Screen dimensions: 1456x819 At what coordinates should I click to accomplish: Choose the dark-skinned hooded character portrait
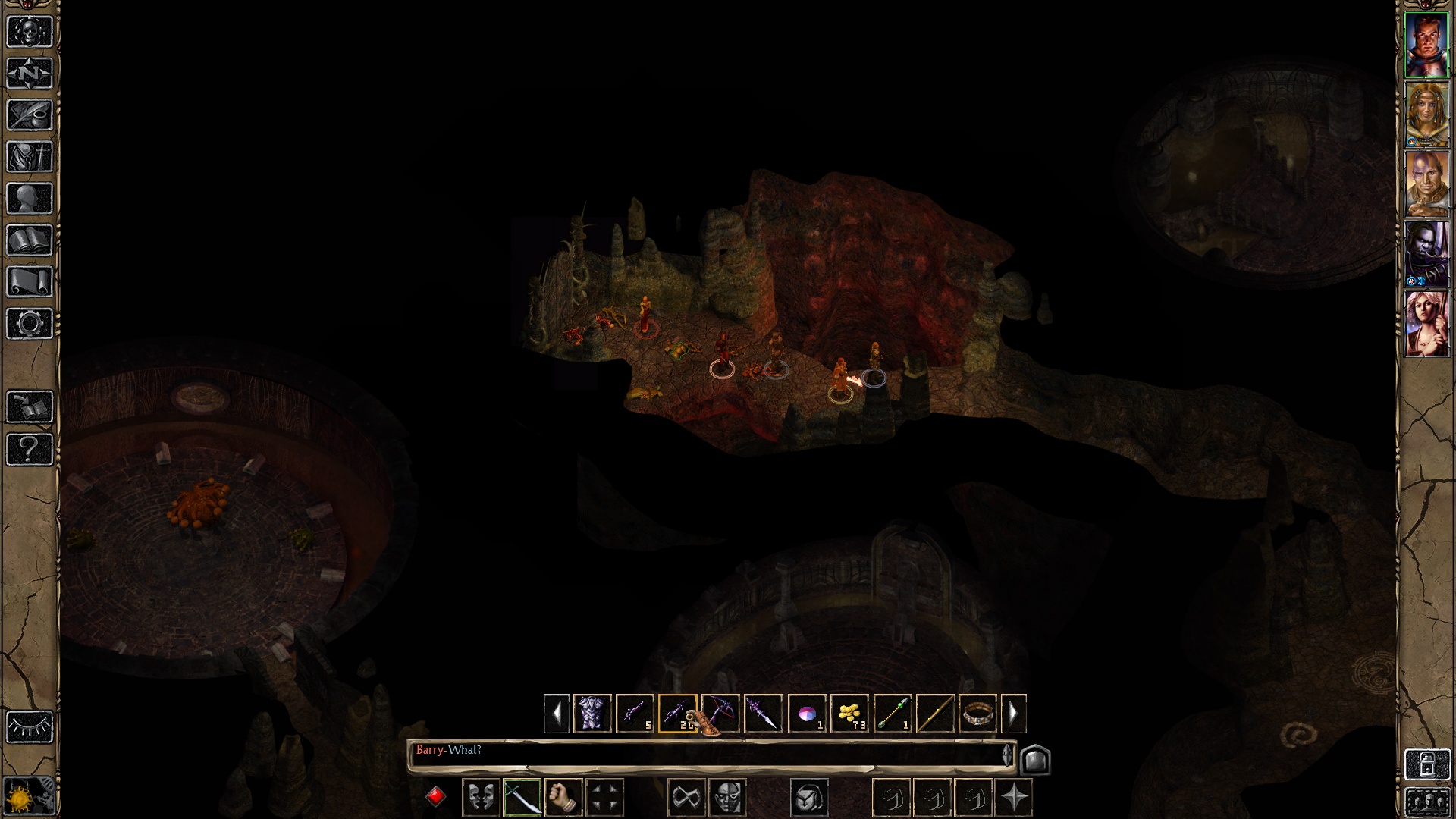click(x=1426, y=254)
